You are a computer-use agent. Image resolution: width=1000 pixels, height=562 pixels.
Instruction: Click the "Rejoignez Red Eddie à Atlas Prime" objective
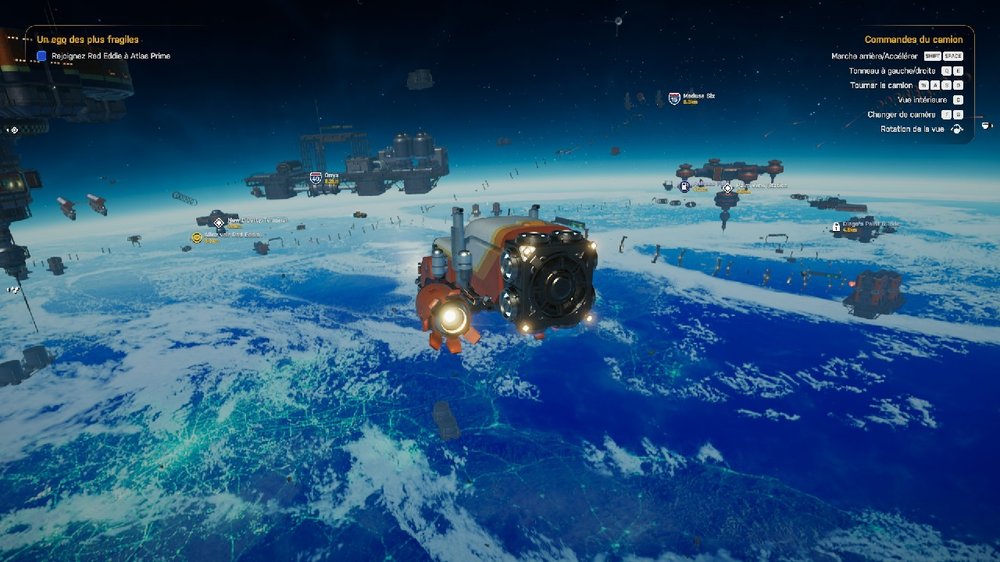pyautogui.click(x=111, y=56)
